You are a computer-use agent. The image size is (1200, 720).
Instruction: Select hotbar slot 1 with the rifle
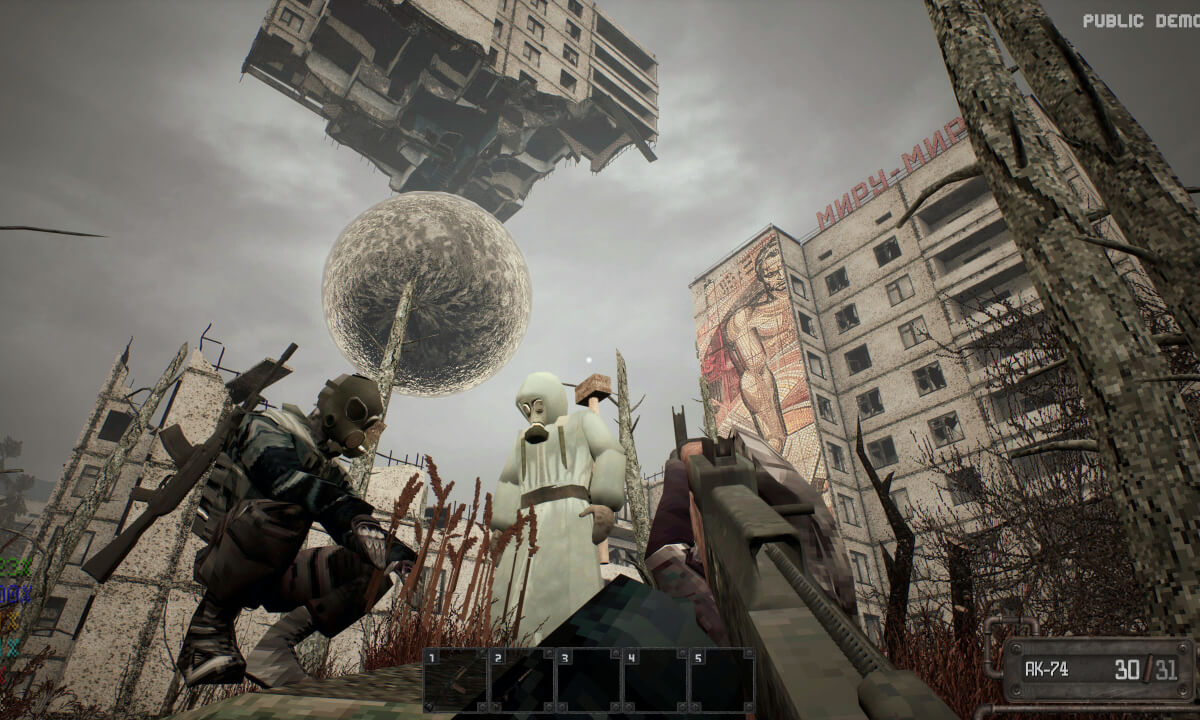point(454,680)
